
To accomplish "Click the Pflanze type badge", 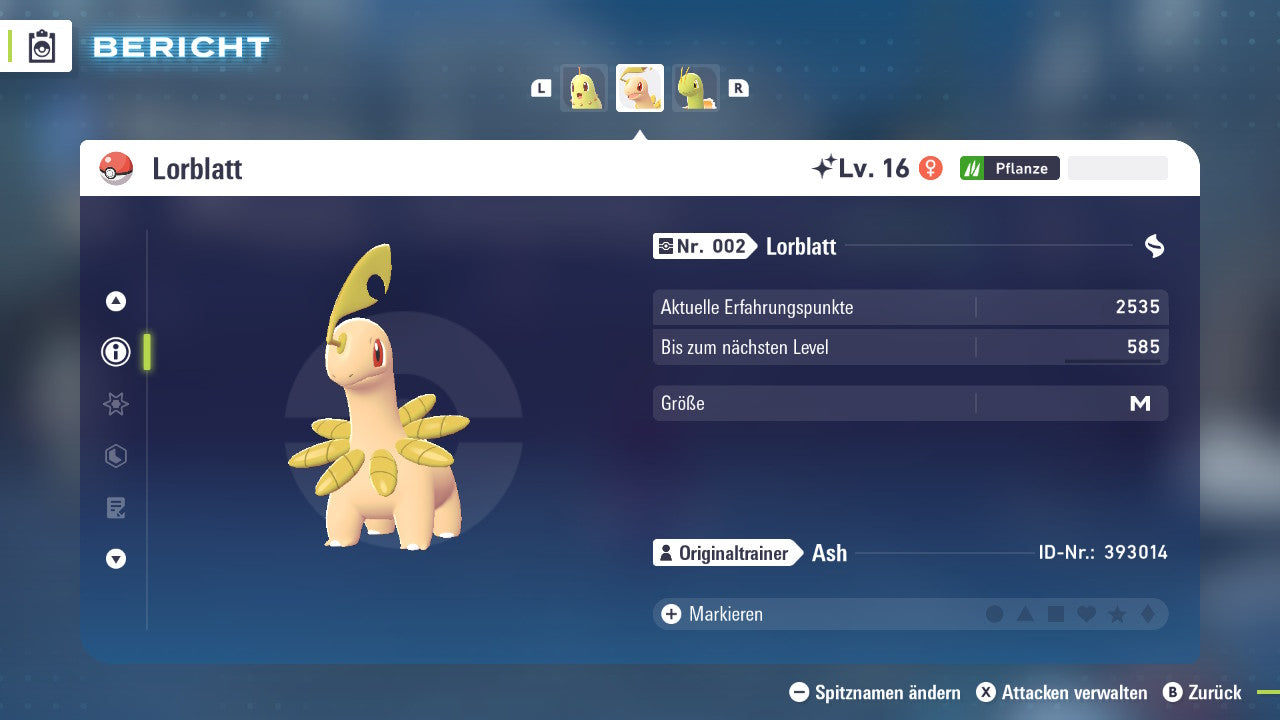I will tap(1009, 168).
